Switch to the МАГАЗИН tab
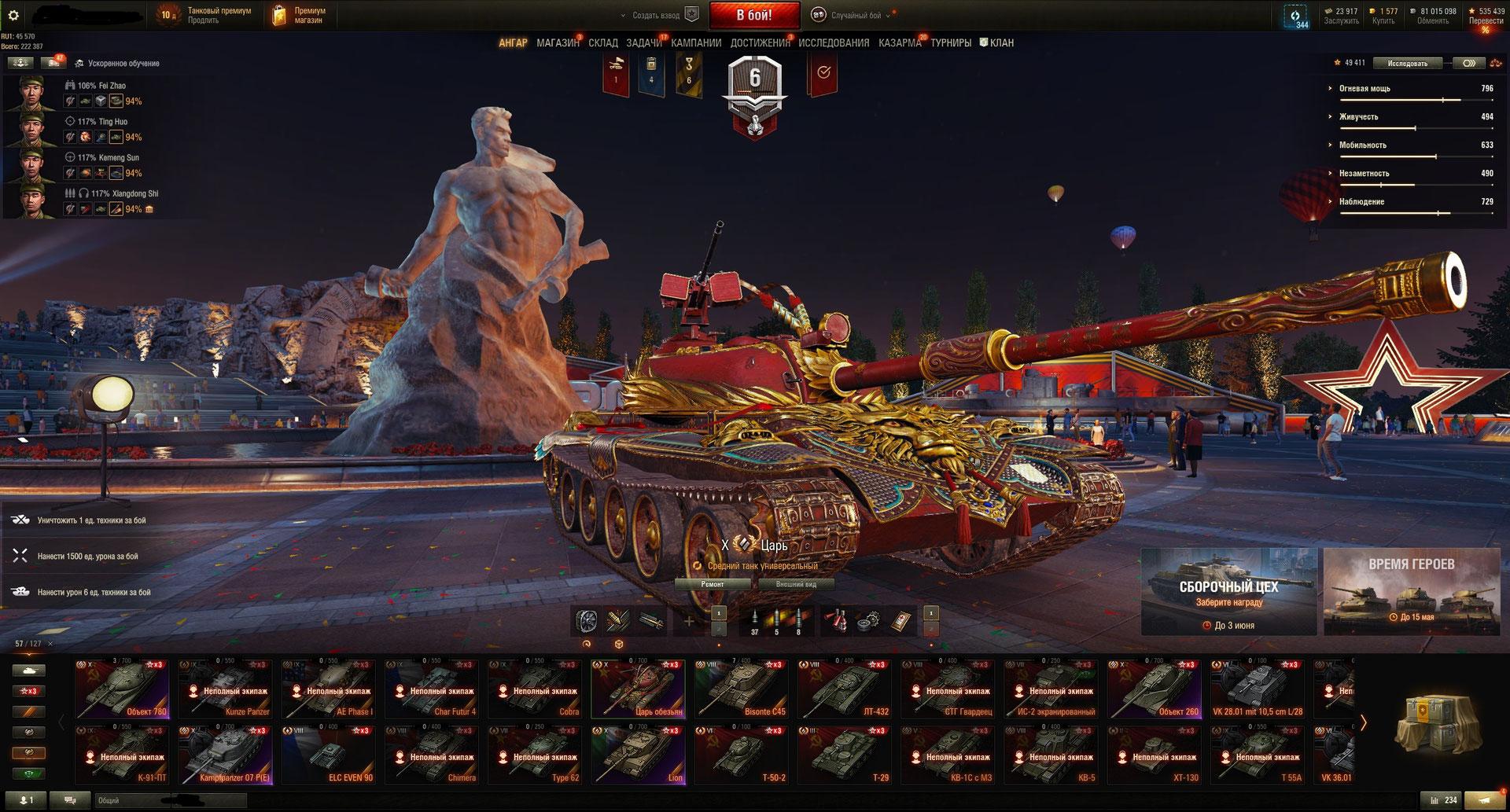The width and height of the screenshot is (1510, 812). tap(558, 43)
